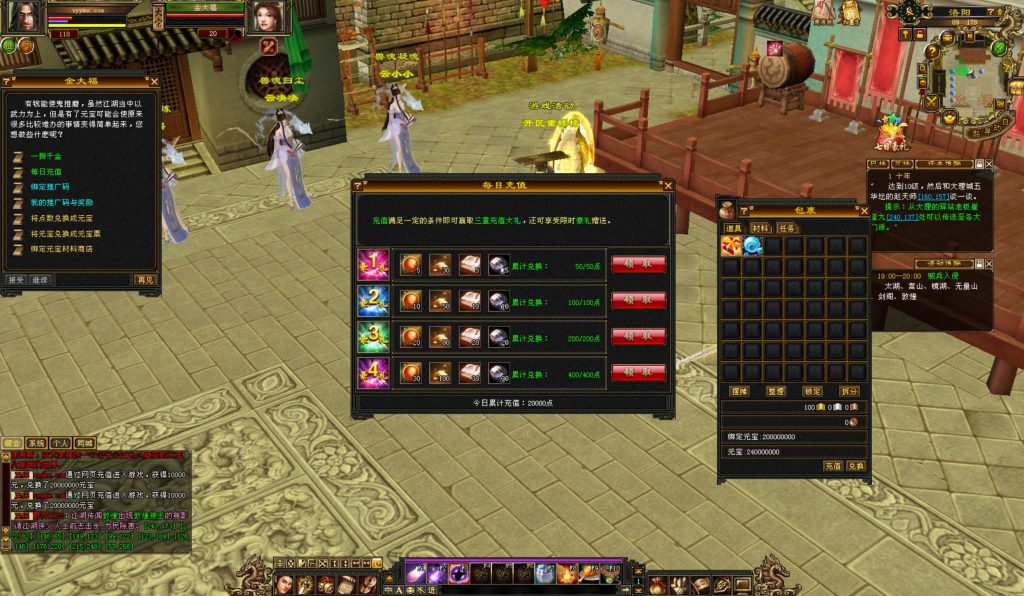Click the 再见 goodbye button
The image size is (1024, 596).
146,280
